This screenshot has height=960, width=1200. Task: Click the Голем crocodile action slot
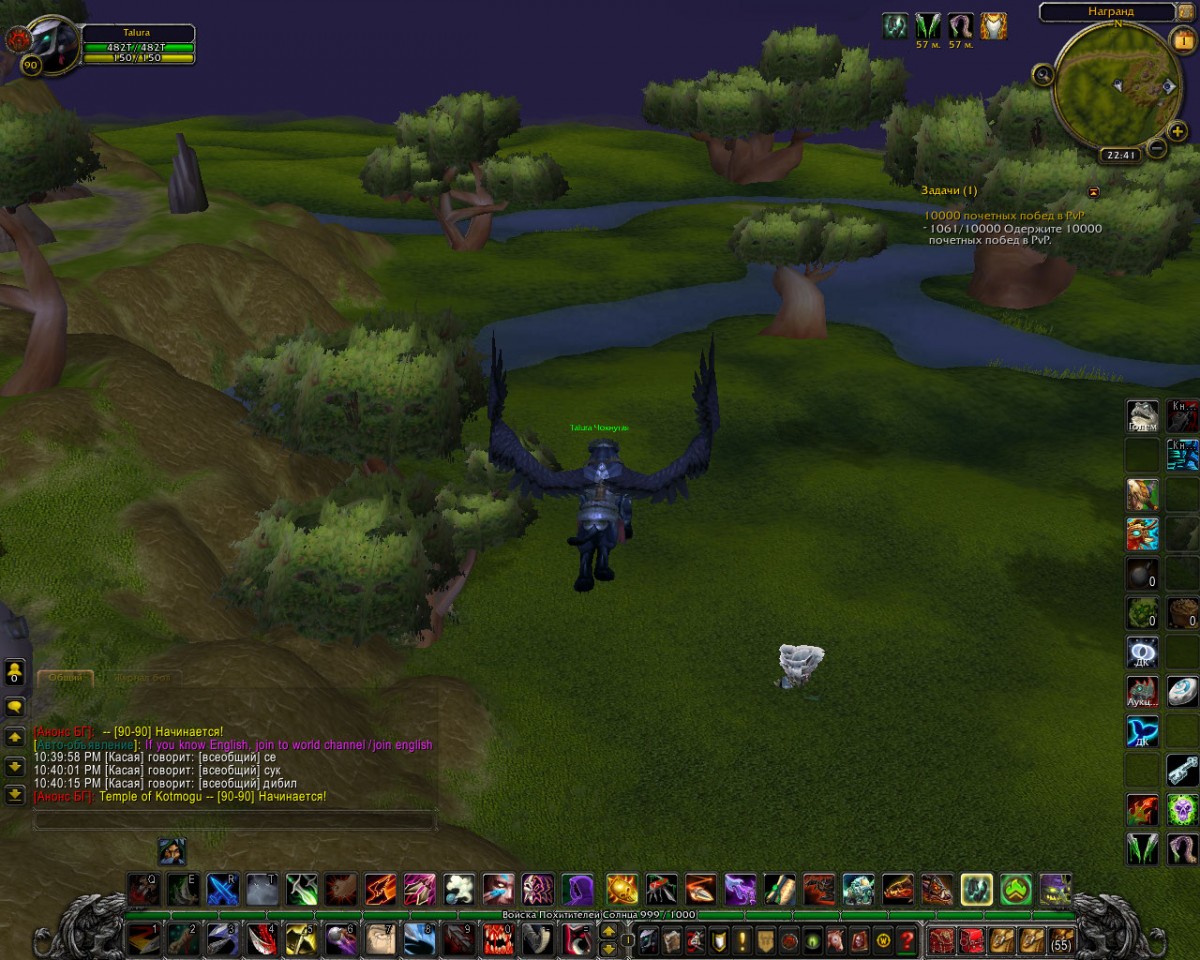pyautogui.click(x=1142, y=415)
